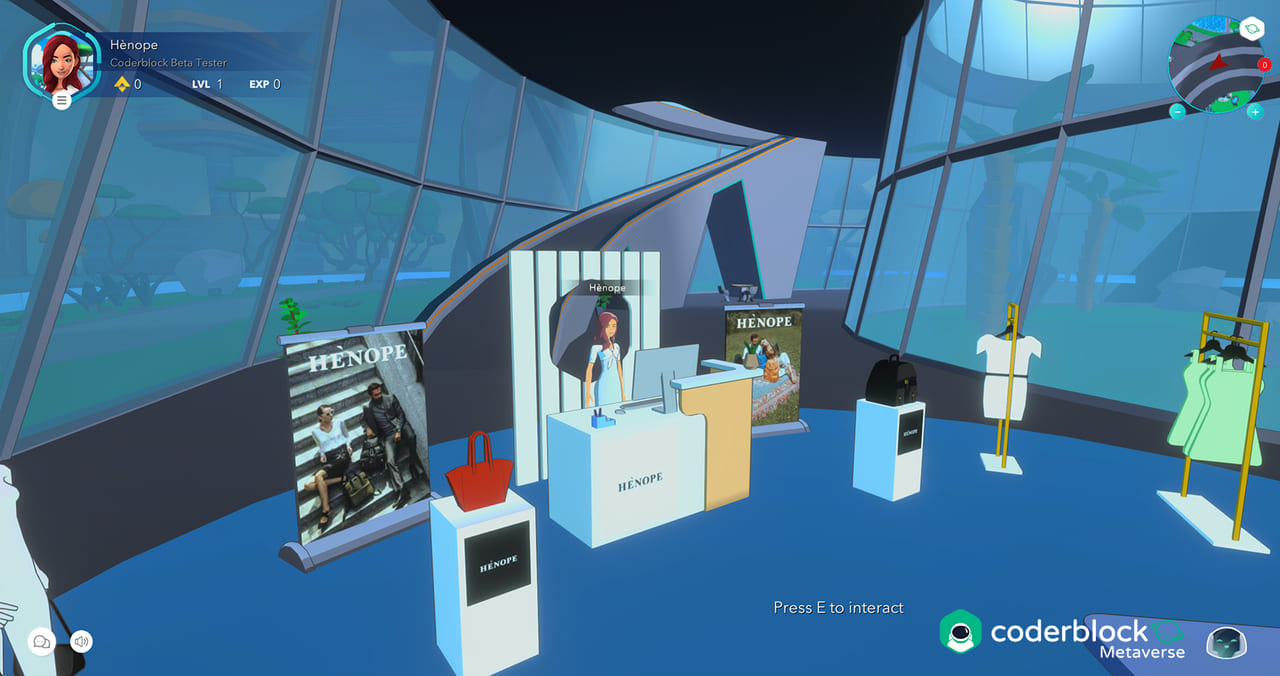Image resolution: width=1280 pixels, height=676 pixels.
Task: Click the Hènope avatar portrait
Action: (x=61, y=62)
